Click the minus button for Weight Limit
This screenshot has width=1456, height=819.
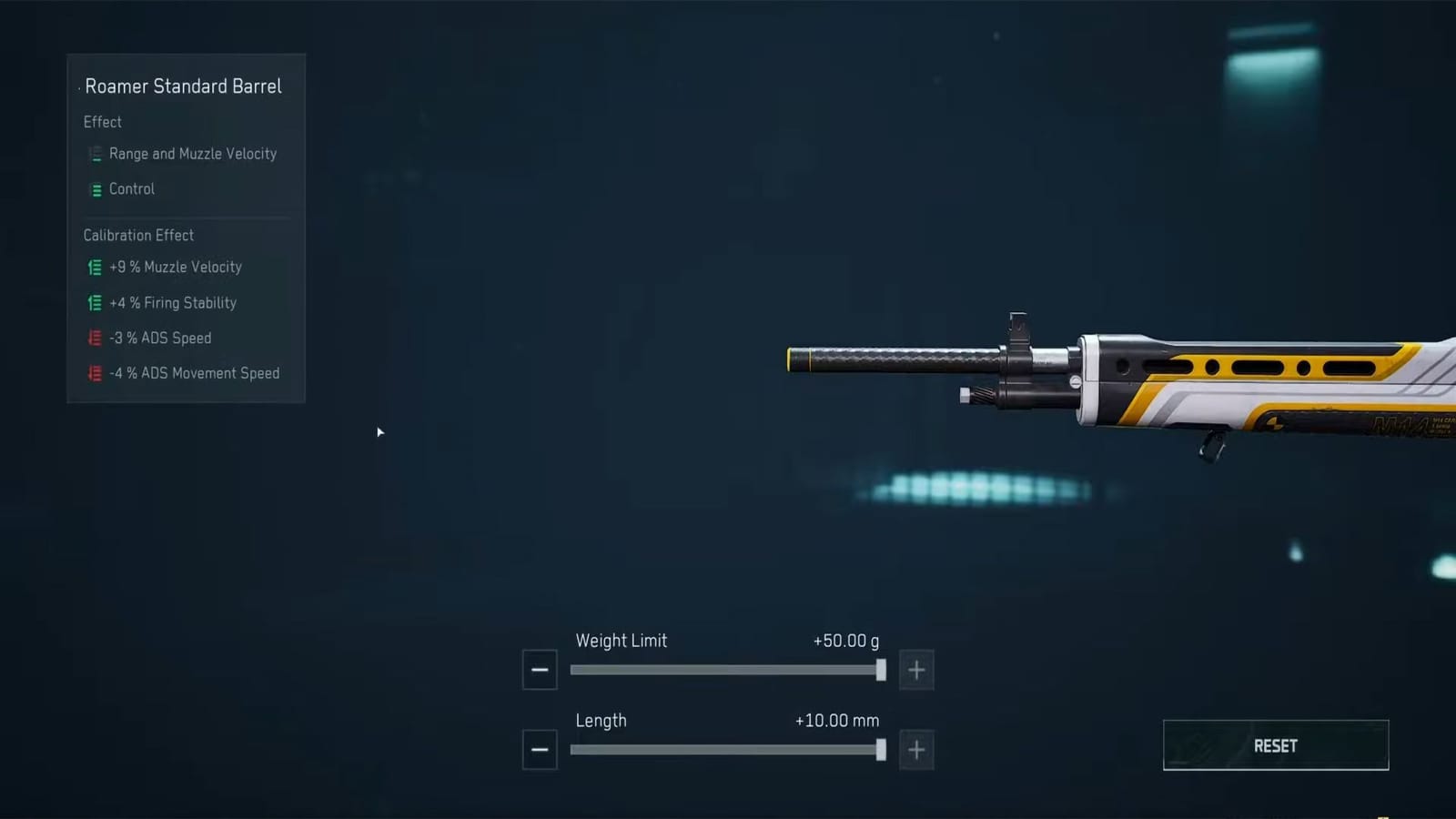tap(539, 669)
